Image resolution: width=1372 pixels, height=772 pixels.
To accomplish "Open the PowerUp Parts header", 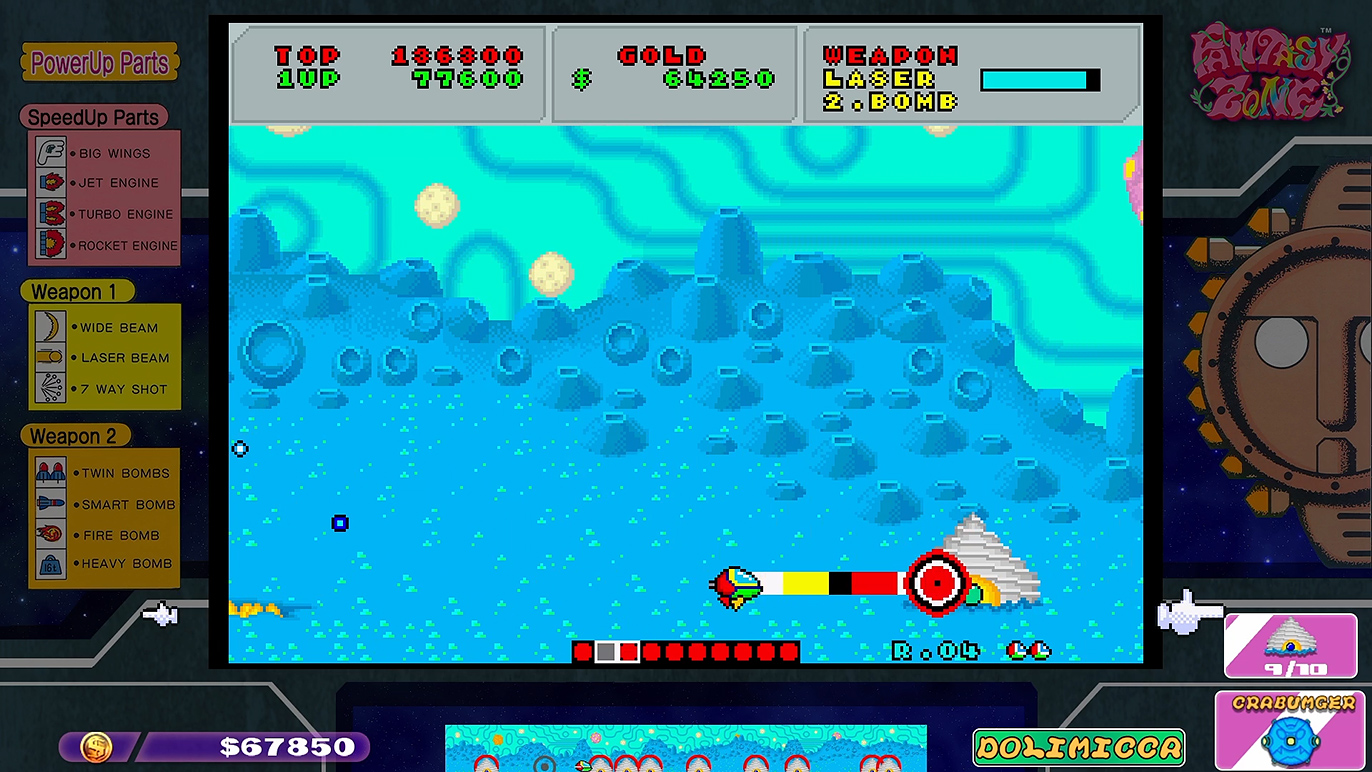I will (x=100, y=63).
